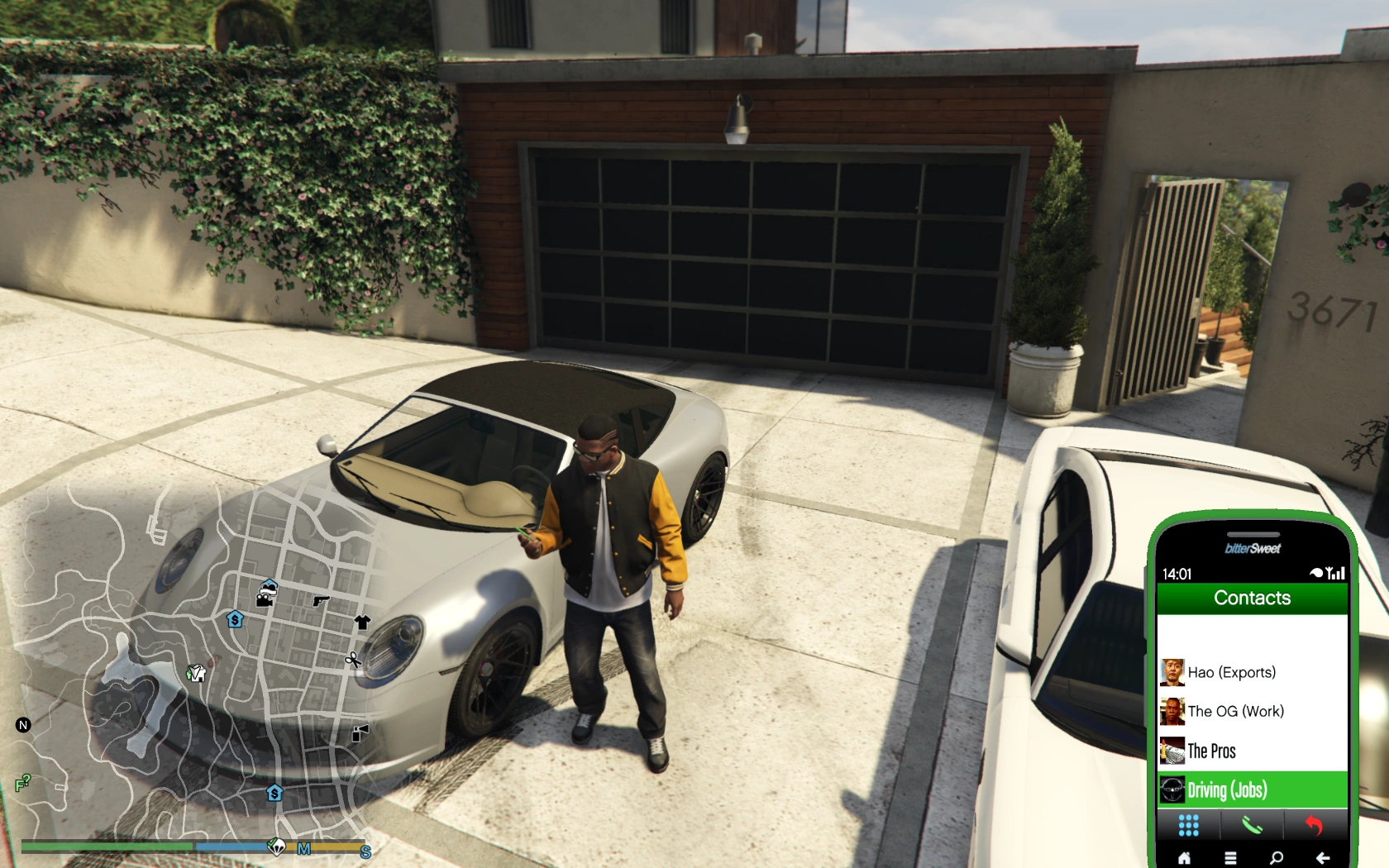
Task: Select the Hao (Exports) contact
Action: pos(1232,672)
